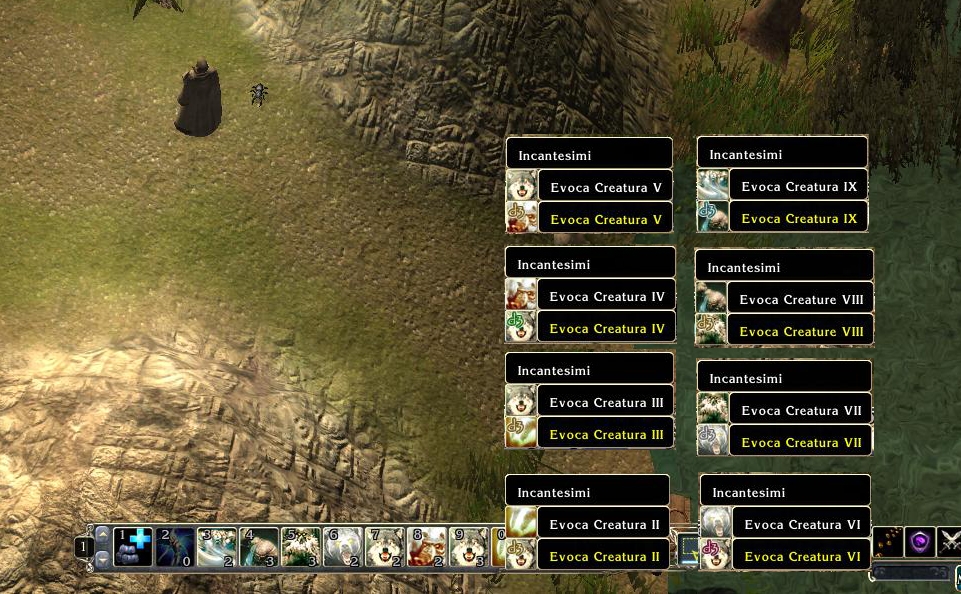Switch hotbar page with the up arrow
Viewport: 961px width, 594px height.
(x=102, y=535)
